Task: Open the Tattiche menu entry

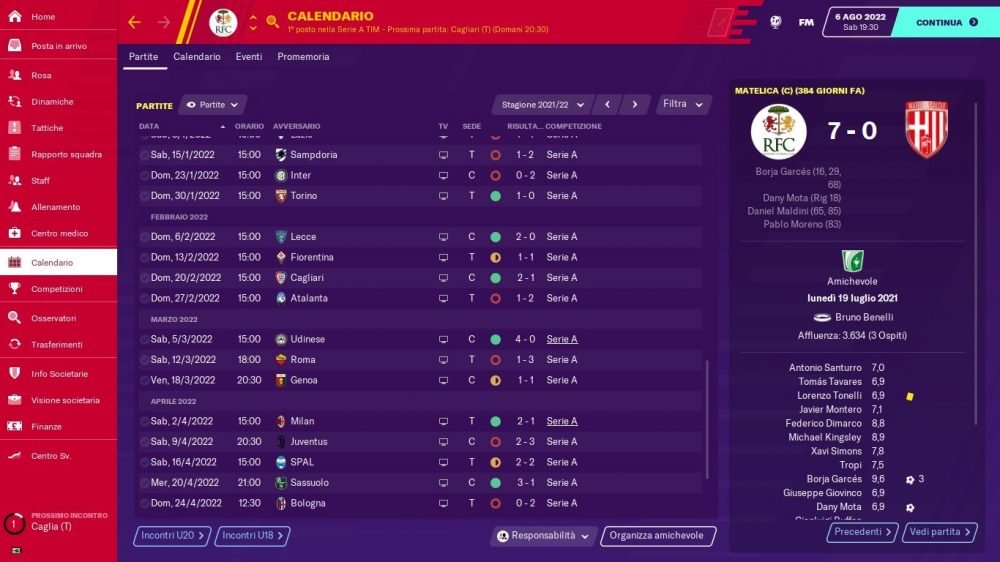Action: point(47,128)
